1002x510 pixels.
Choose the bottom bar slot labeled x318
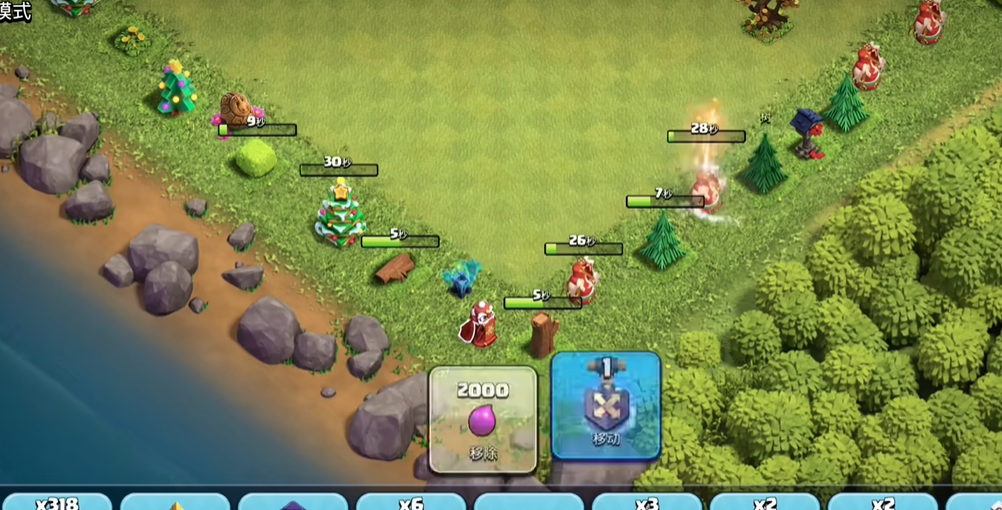click(56, 502)
